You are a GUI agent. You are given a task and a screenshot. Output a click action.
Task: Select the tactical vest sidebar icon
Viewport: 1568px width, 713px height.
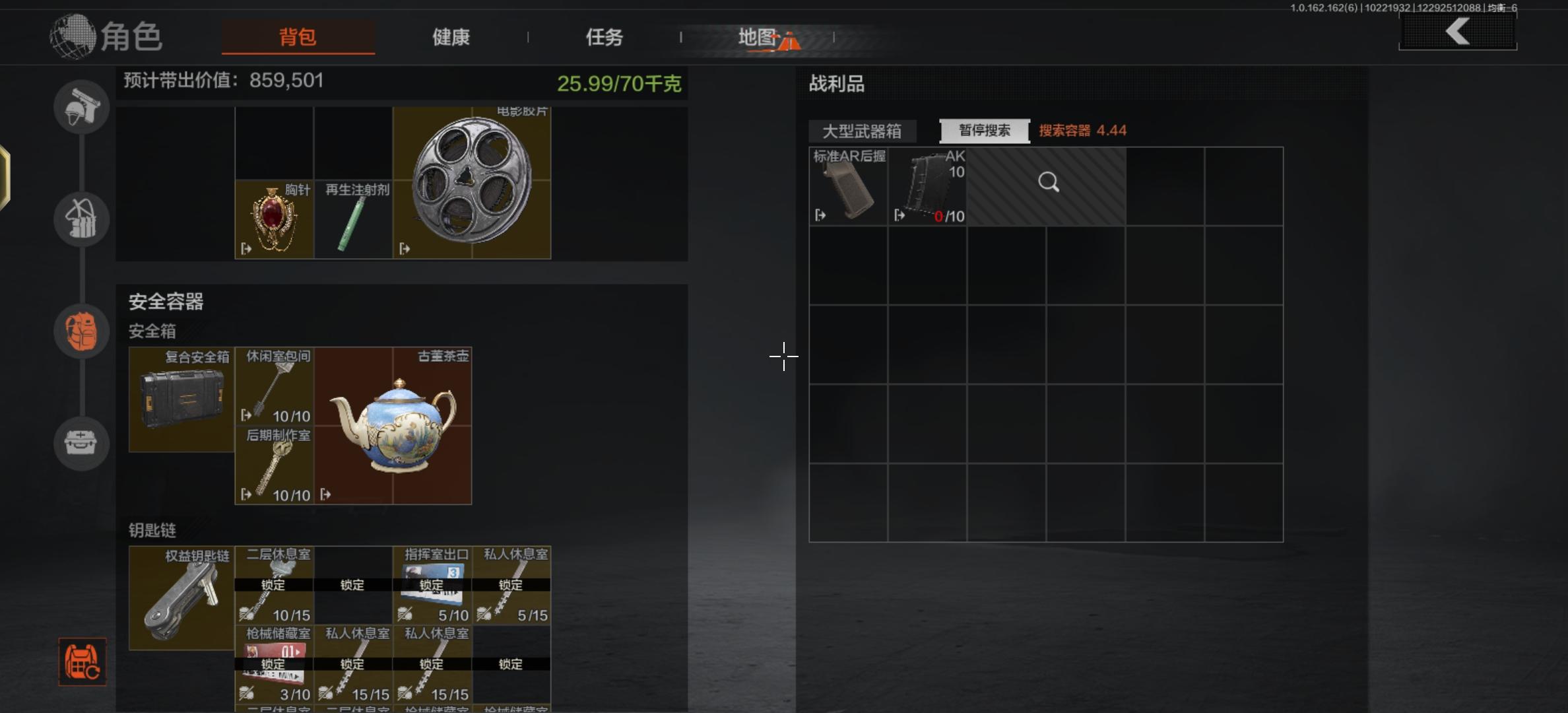[x=81, y=219]
